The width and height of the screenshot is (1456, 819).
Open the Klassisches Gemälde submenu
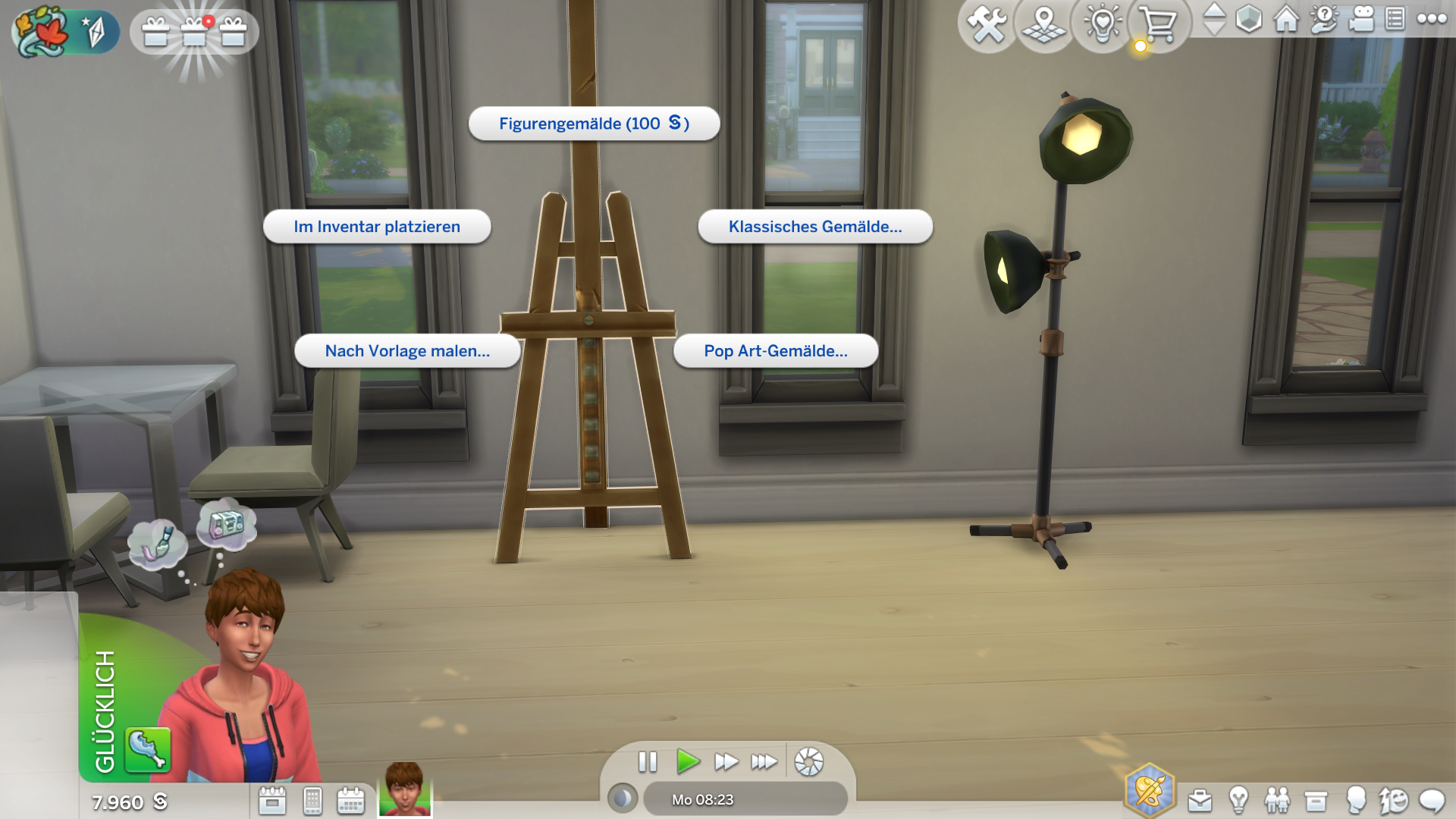pyautogui.click(x=815, y=227)
